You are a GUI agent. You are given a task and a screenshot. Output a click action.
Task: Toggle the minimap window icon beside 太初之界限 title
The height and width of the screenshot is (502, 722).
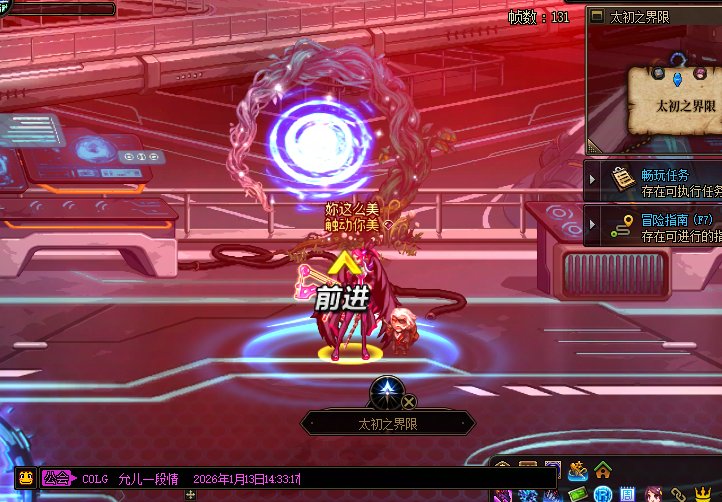[x=597, y=16]
